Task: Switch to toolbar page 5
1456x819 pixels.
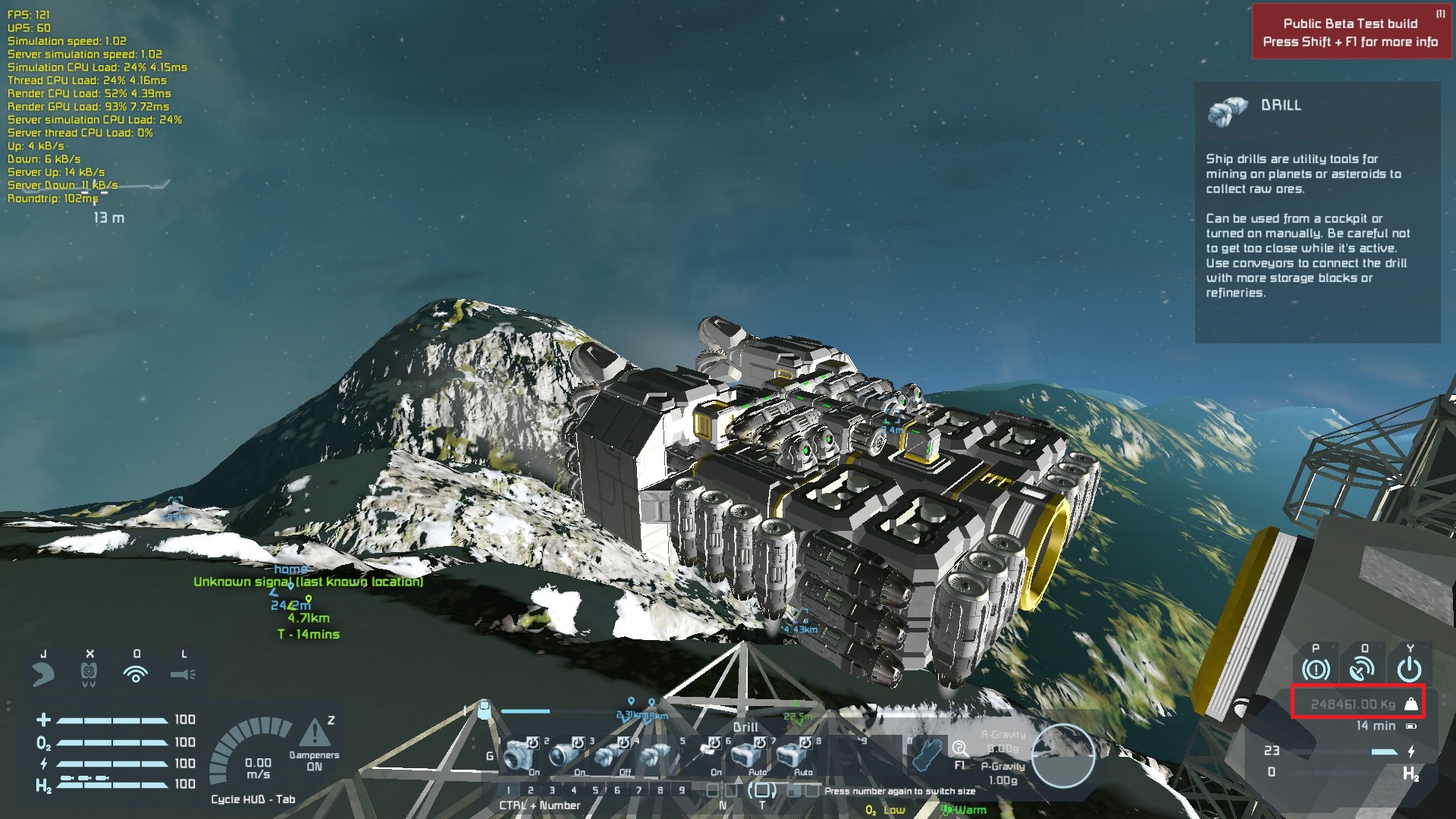Action: coord(595,790)
